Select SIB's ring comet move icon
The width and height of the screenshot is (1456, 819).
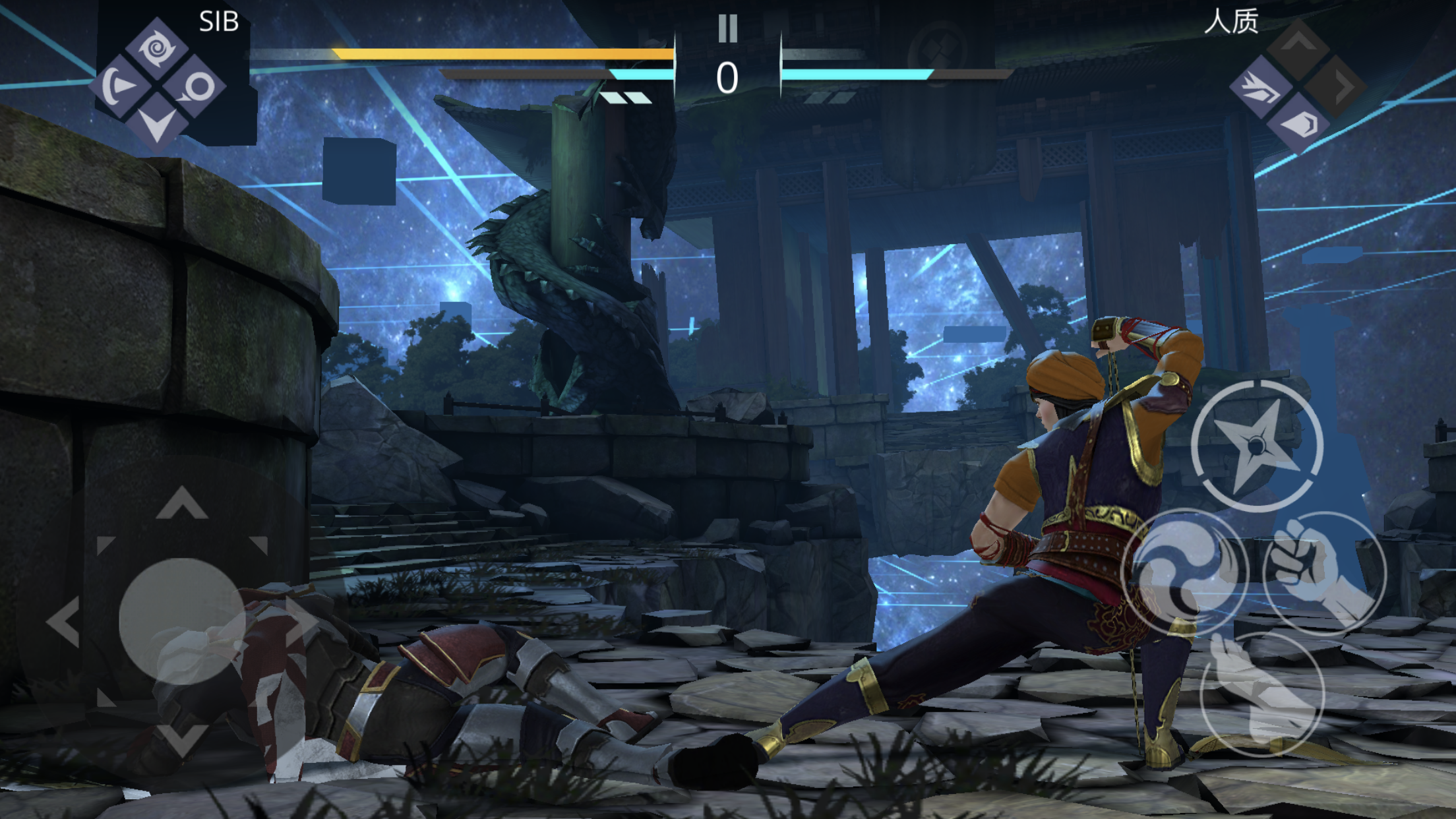[196, 86]
